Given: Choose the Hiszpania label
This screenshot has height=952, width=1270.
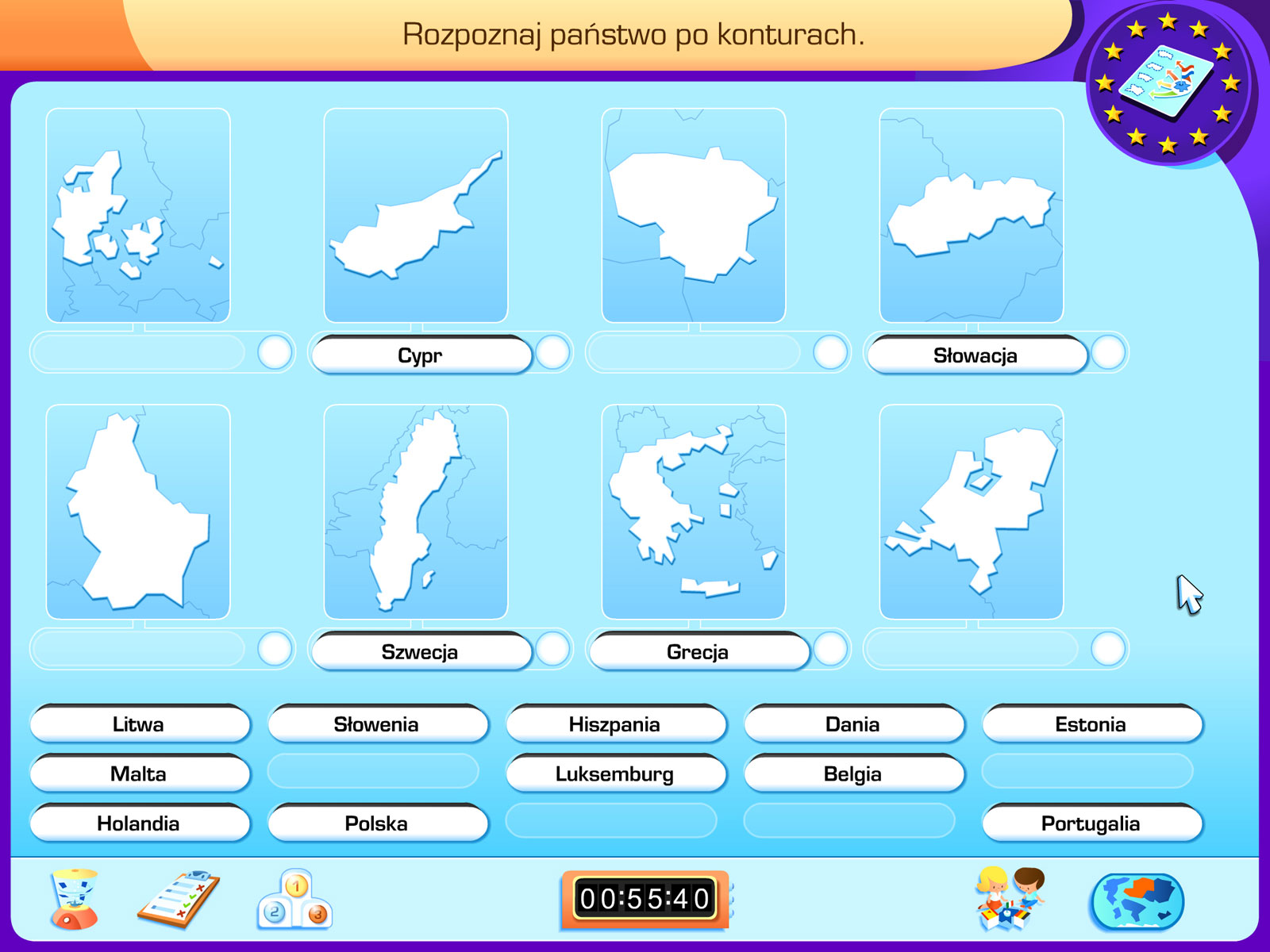Looking at the screenshot, I should 614,724.
